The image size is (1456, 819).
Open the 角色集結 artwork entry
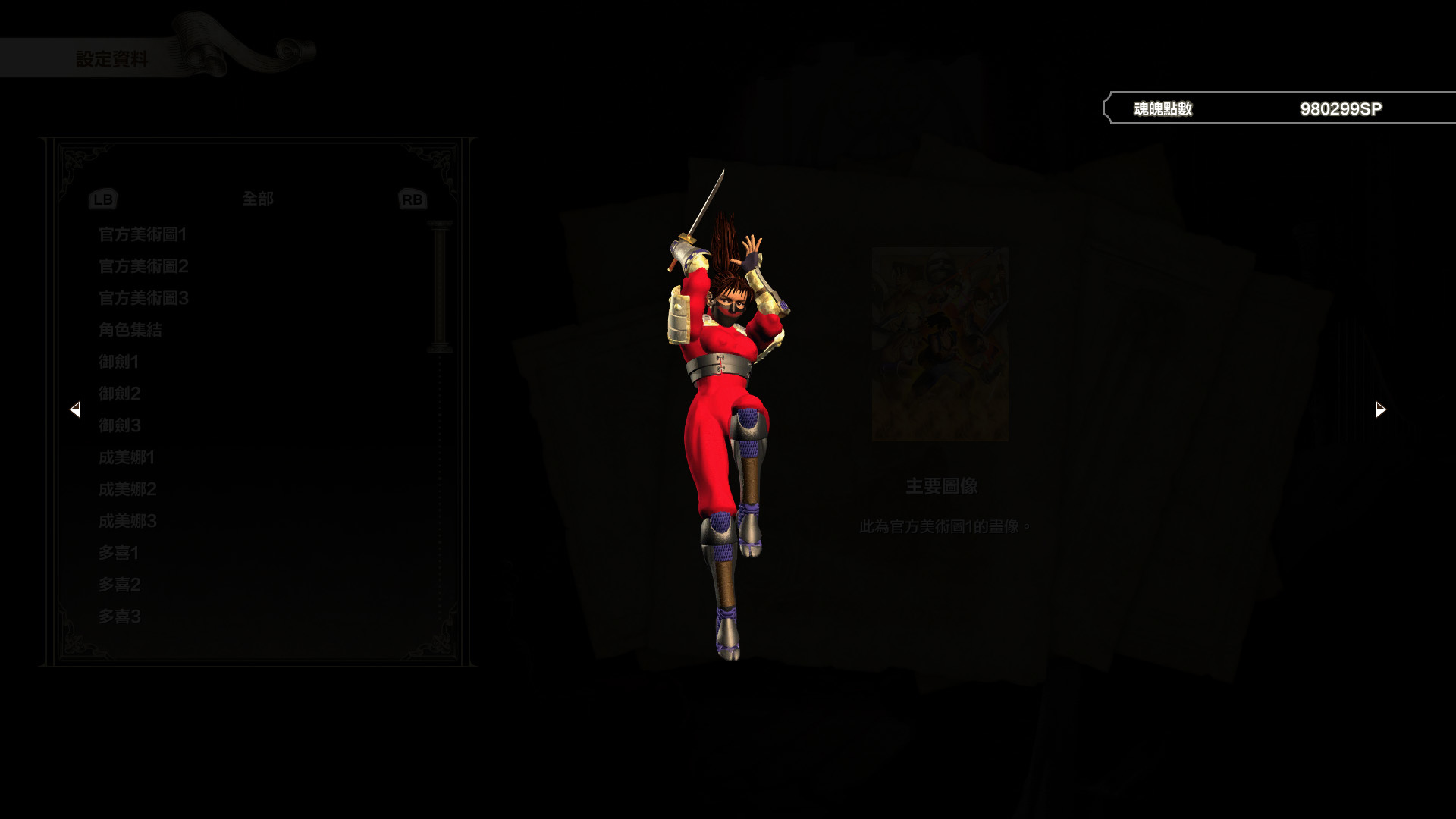click(x=129, y=331)
